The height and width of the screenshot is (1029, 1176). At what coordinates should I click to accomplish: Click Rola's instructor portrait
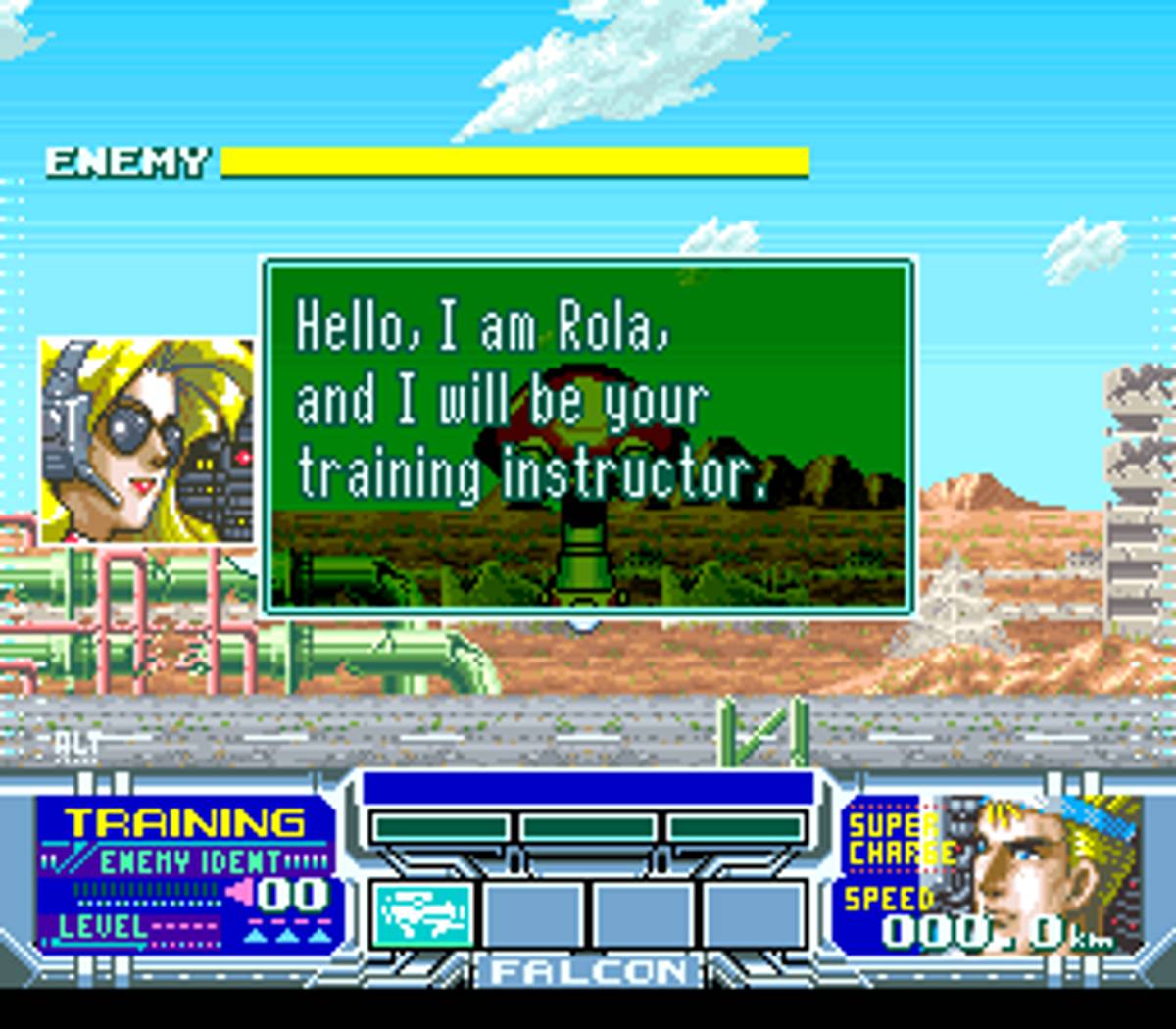[x=147, y=440]
